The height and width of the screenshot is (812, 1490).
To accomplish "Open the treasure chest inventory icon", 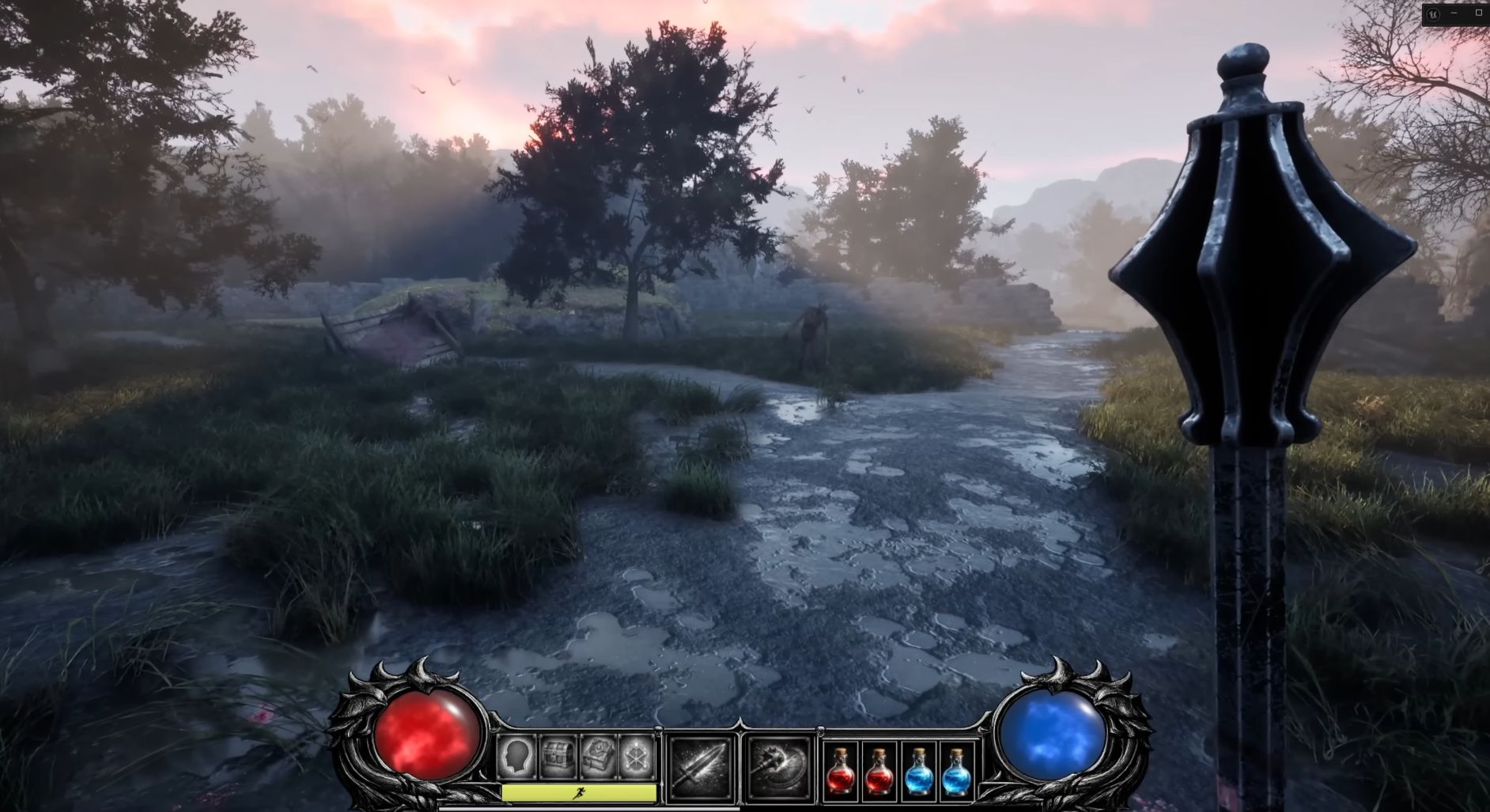I will tap(558, 757).
